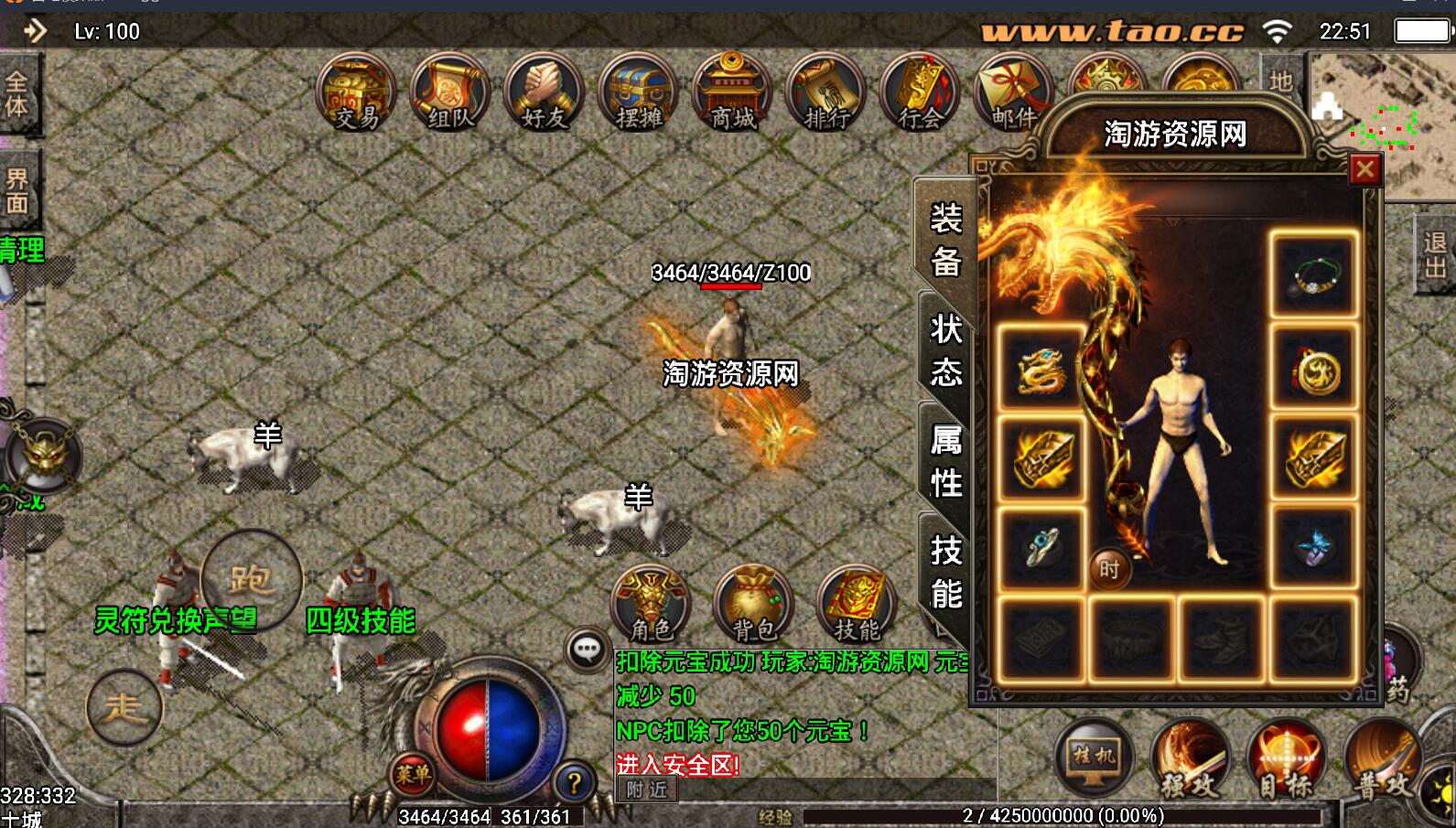Select the golden dragon equipment slot
The image size is (1456, 828).
[x=1041, y=371]
